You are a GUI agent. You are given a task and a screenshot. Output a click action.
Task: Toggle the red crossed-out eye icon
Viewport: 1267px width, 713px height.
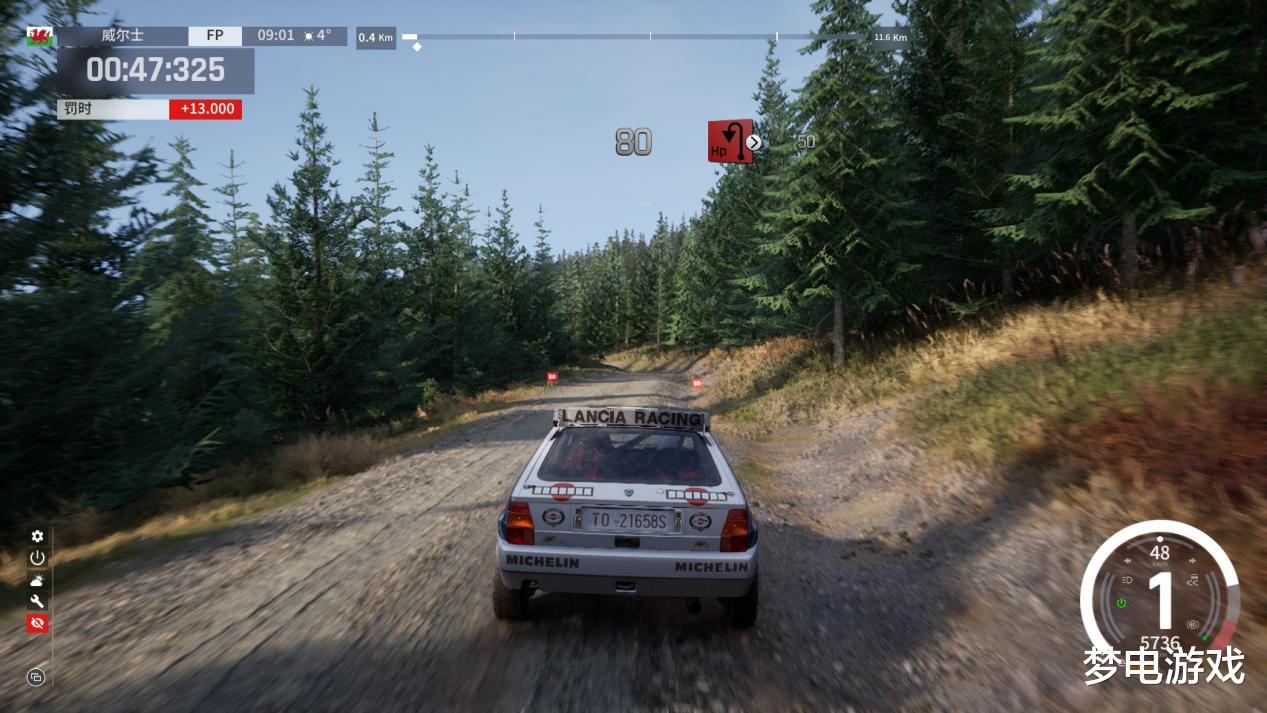(x=37, y=623)
